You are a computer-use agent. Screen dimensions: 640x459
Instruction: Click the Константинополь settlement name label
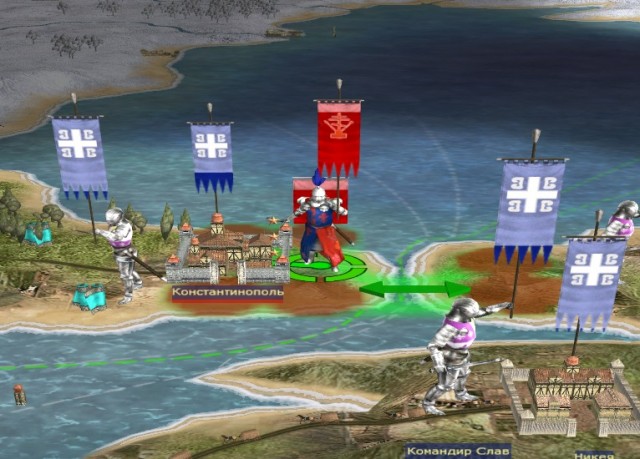[227, 294]
